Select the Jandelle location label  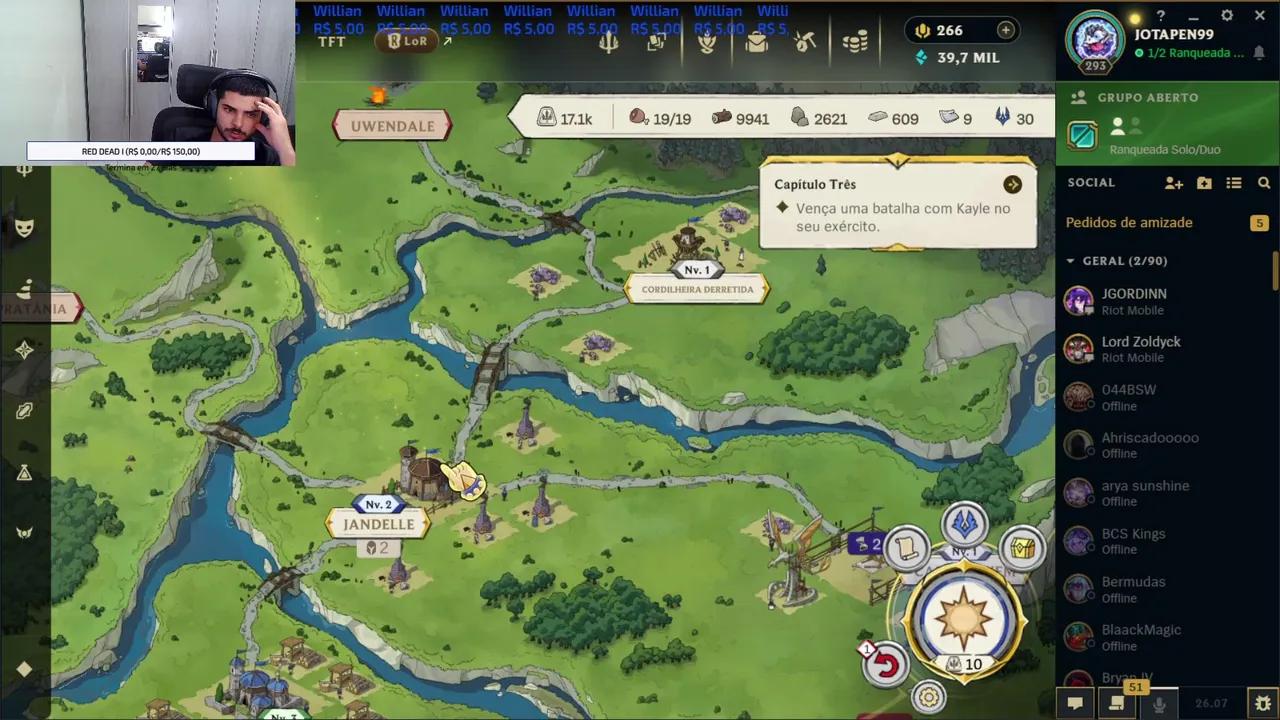tap(378, 524)
